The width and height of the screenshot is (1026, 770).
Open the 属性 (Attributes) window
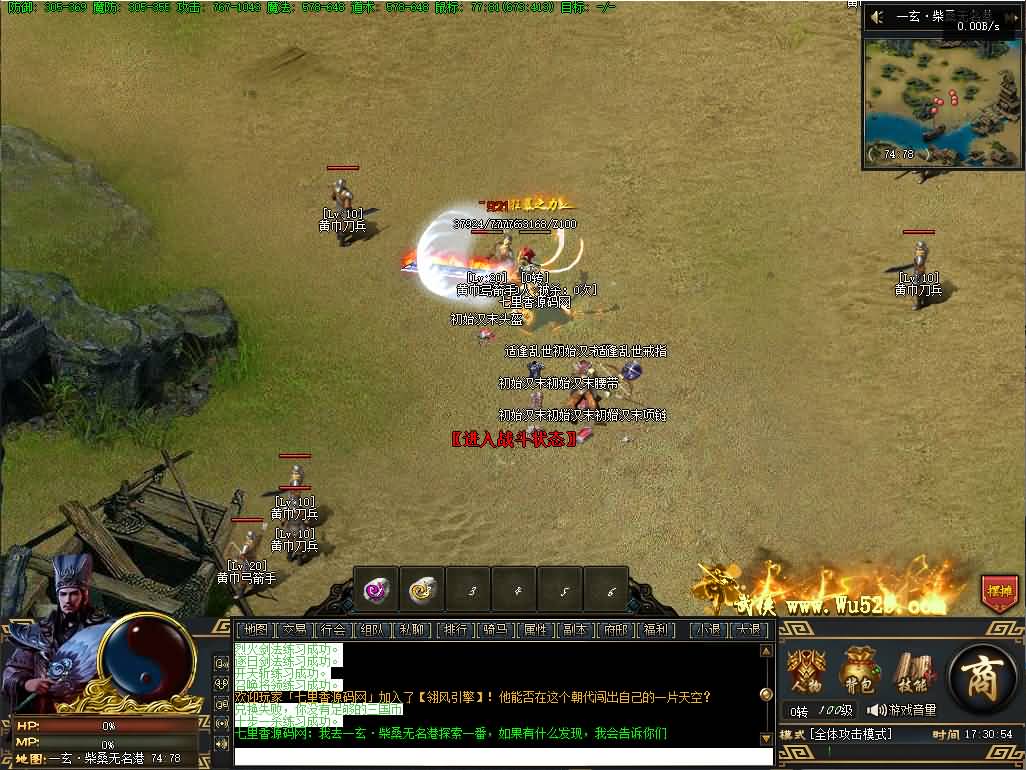(535, 630)
